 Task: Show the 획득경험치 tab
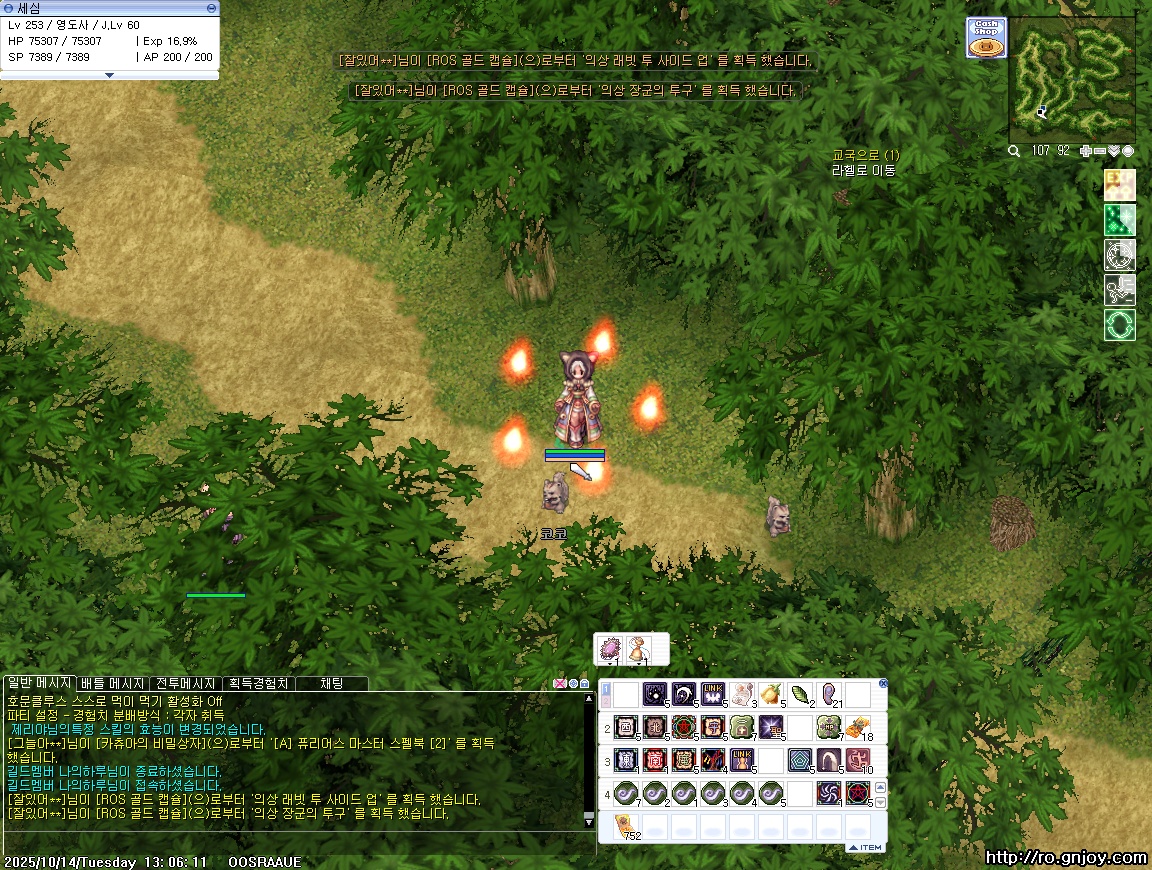point(258,683)
